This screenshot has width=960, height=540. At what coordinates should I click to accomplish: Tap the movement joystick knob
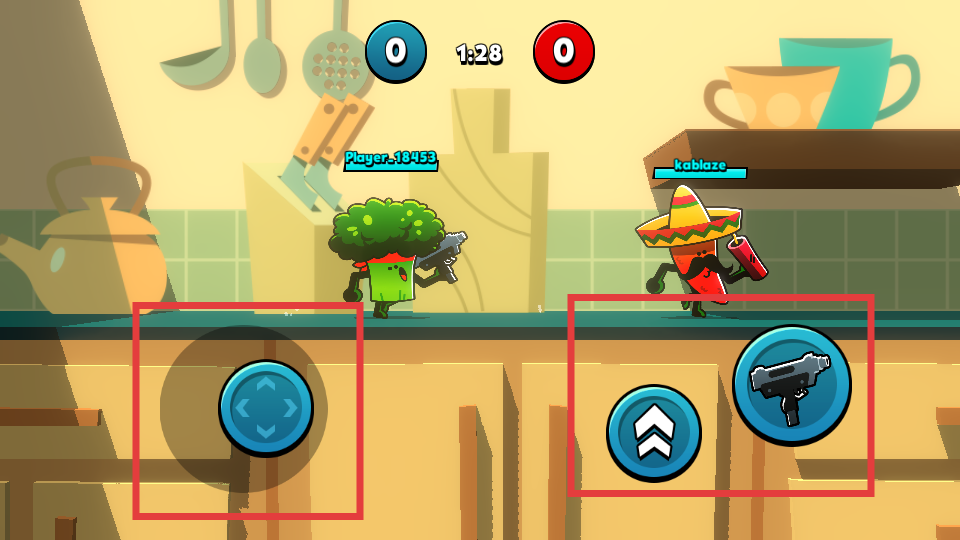pyautogui.click(x=265, y=408)
